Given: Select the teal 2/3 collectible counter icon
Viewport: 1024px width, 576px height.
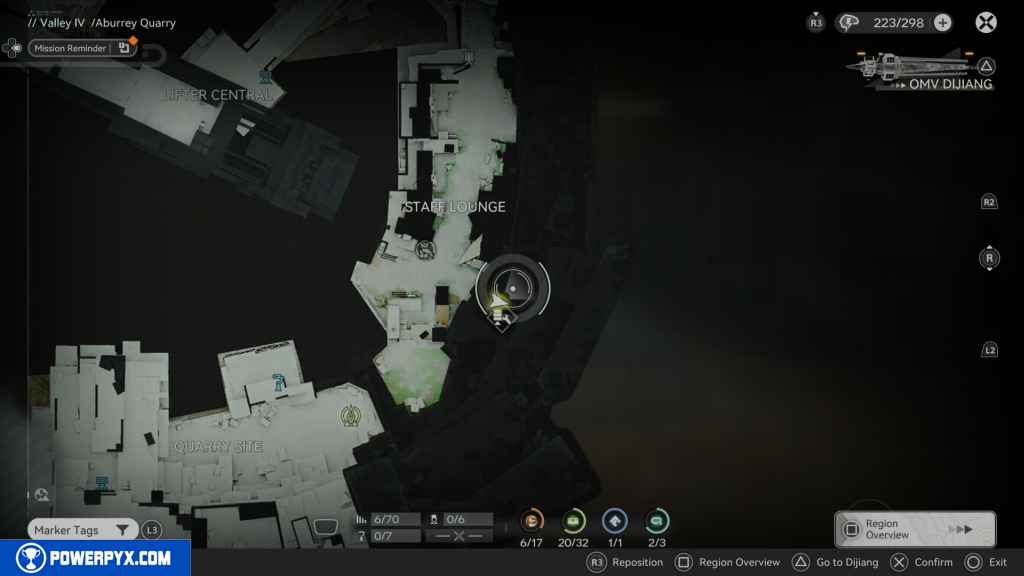Looking at the screenshot, I should (657, 521).
